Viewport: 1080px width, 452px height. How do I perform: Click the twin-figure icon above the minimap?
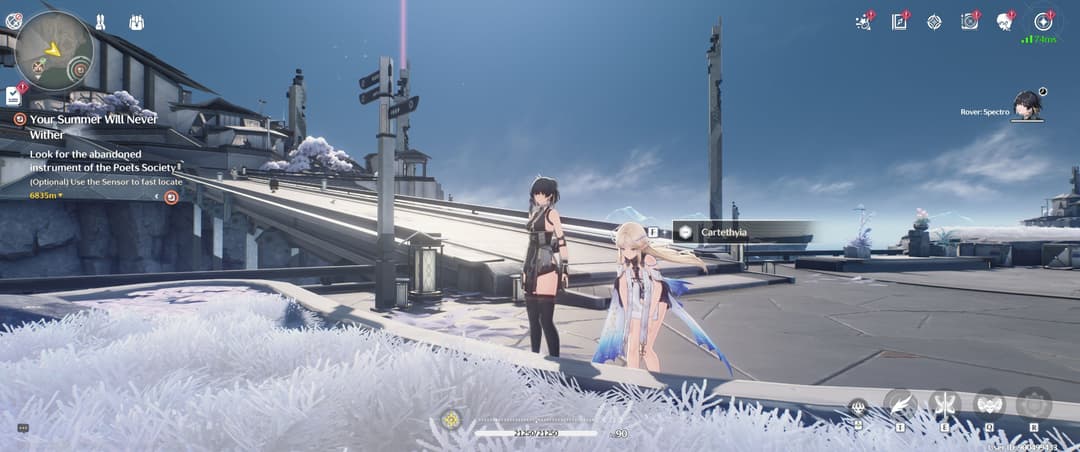click(100, 21)
